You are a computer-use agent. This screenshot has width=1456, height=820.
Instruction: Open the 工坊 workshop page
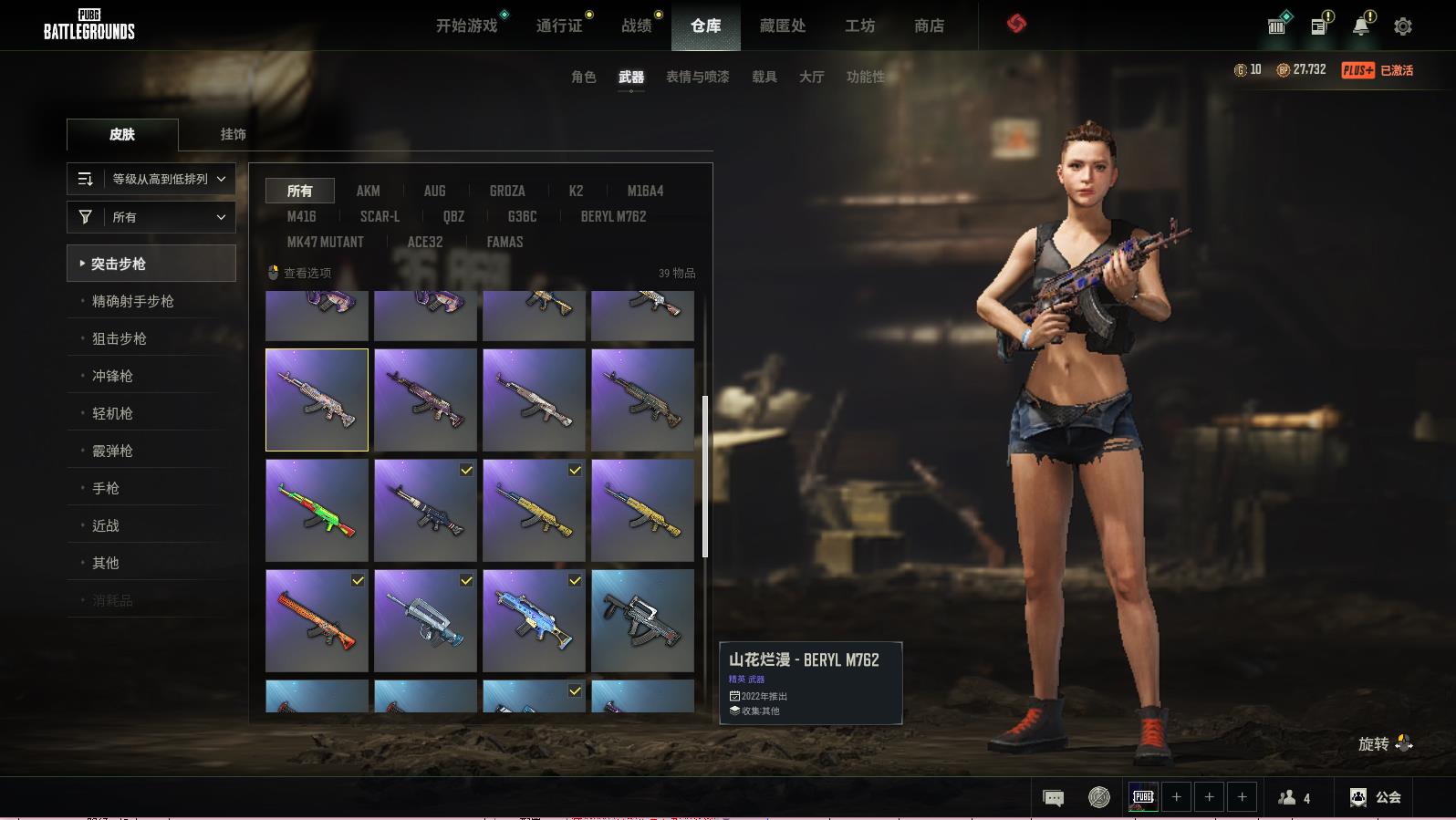click(859, 26)
